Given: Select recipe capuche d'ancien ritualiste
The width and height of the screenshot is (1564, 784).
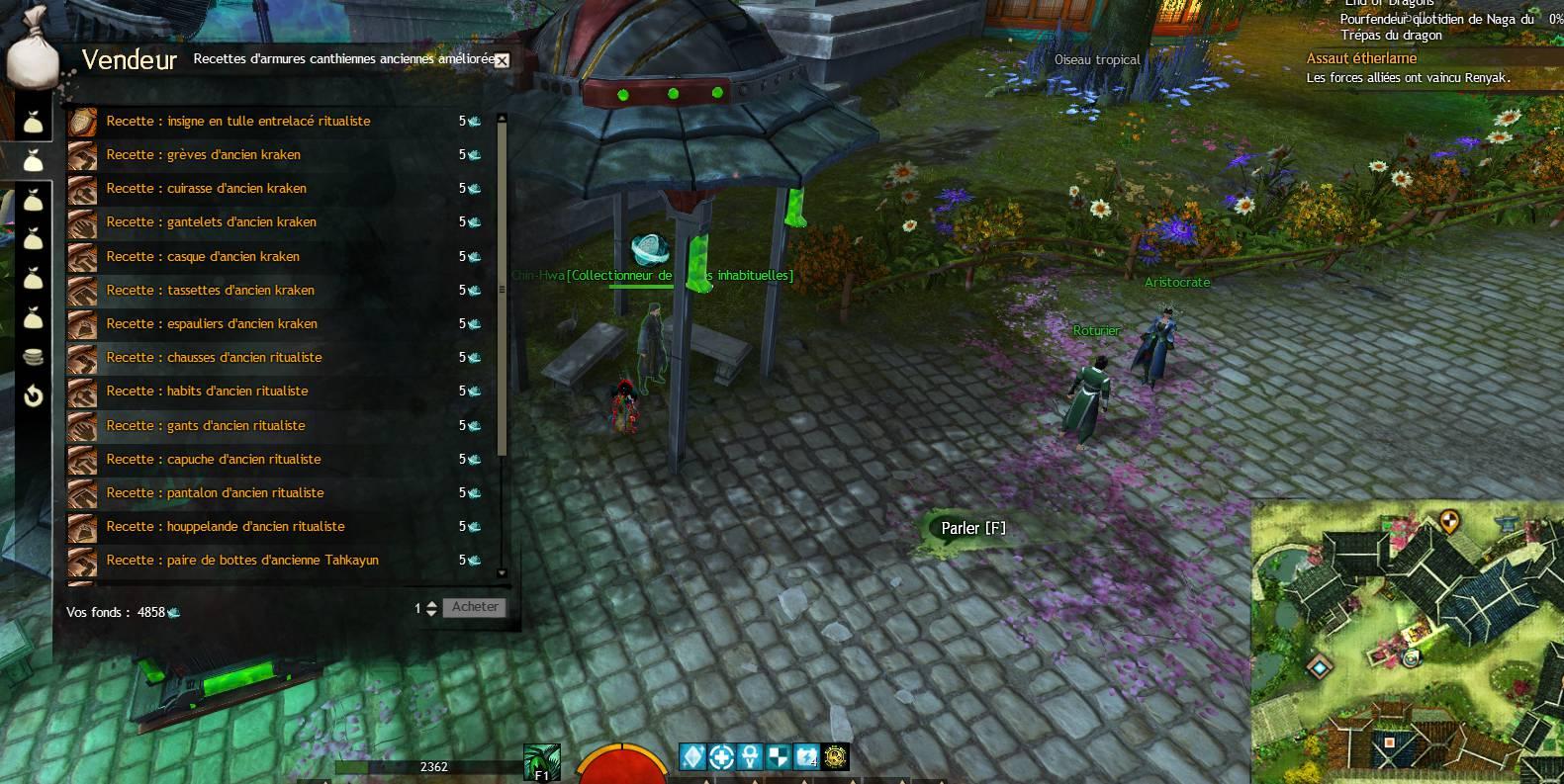Looking at the screenshot, I should coord(213,460).
